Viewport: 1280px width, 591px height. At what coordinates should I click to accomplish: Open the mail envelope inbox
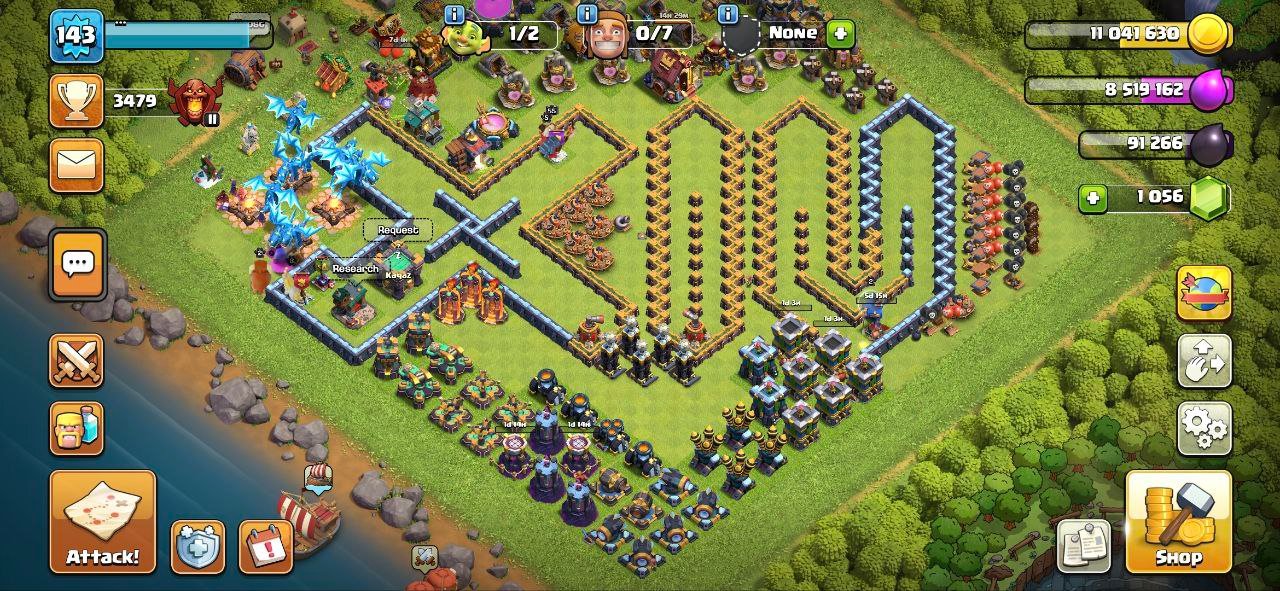[x=77, y=165]
